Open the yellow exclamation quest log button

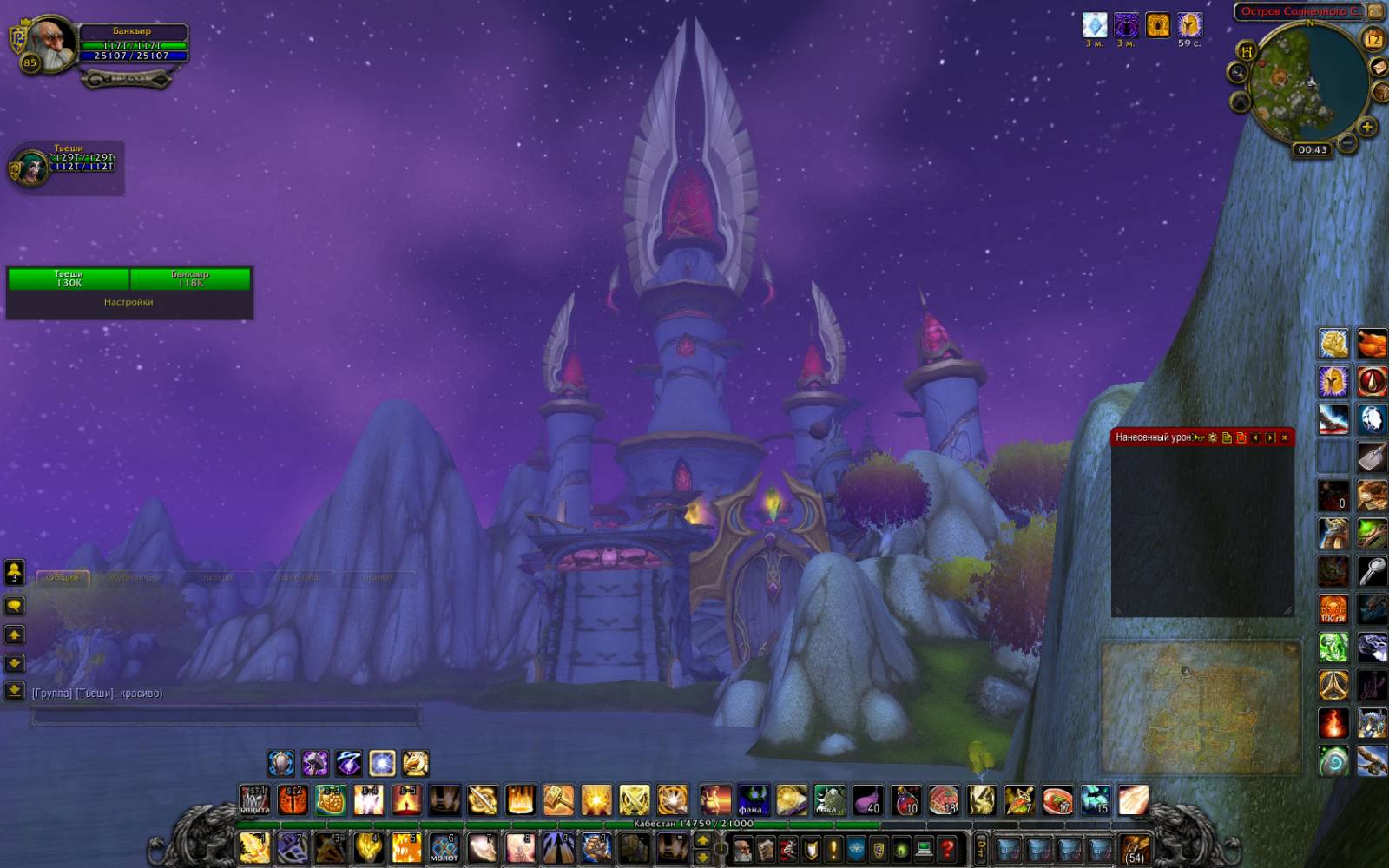pyautogui.click(x=833, y=848)
